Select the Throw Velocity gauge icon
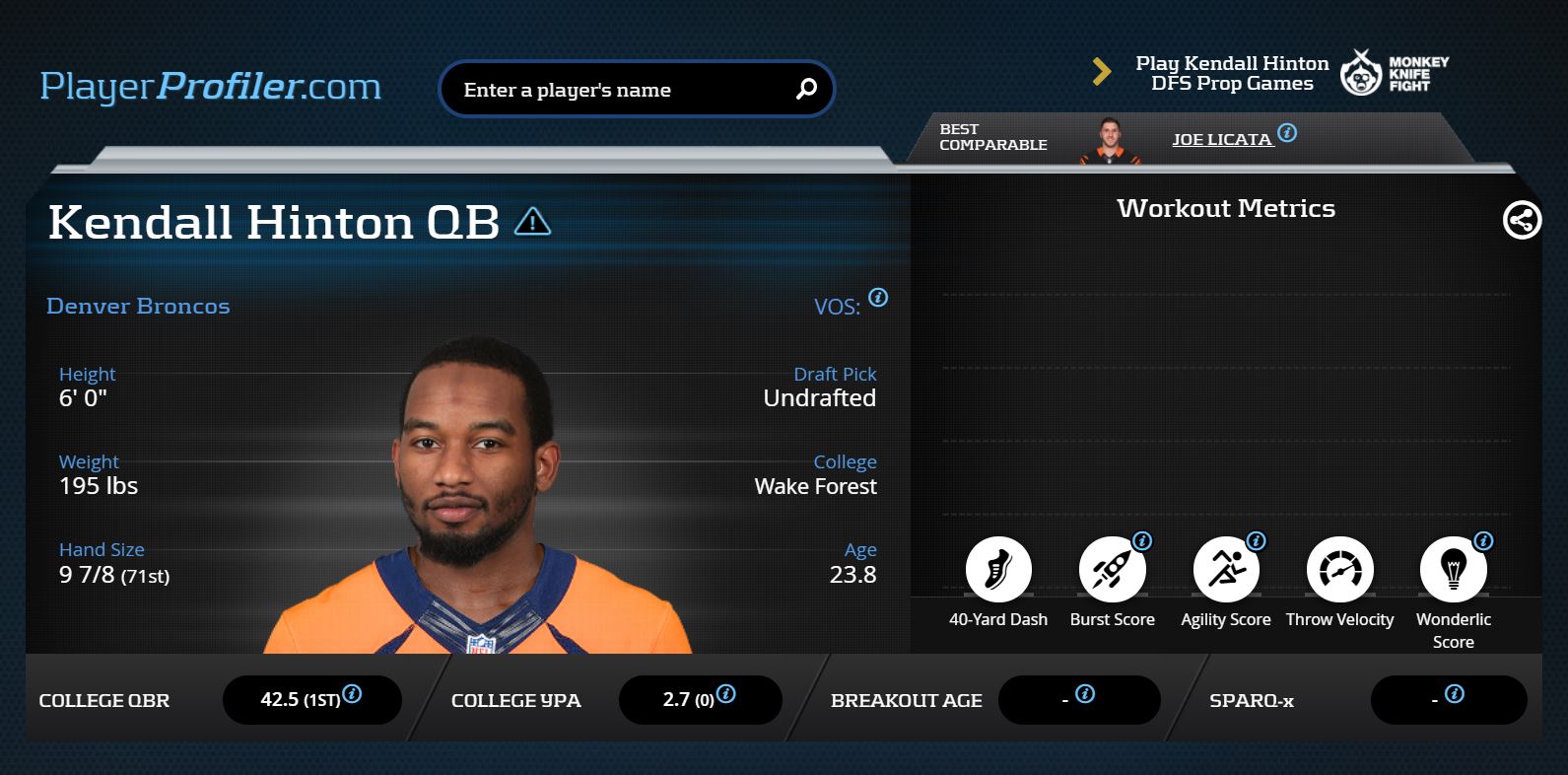 [x=1339, y=570]
